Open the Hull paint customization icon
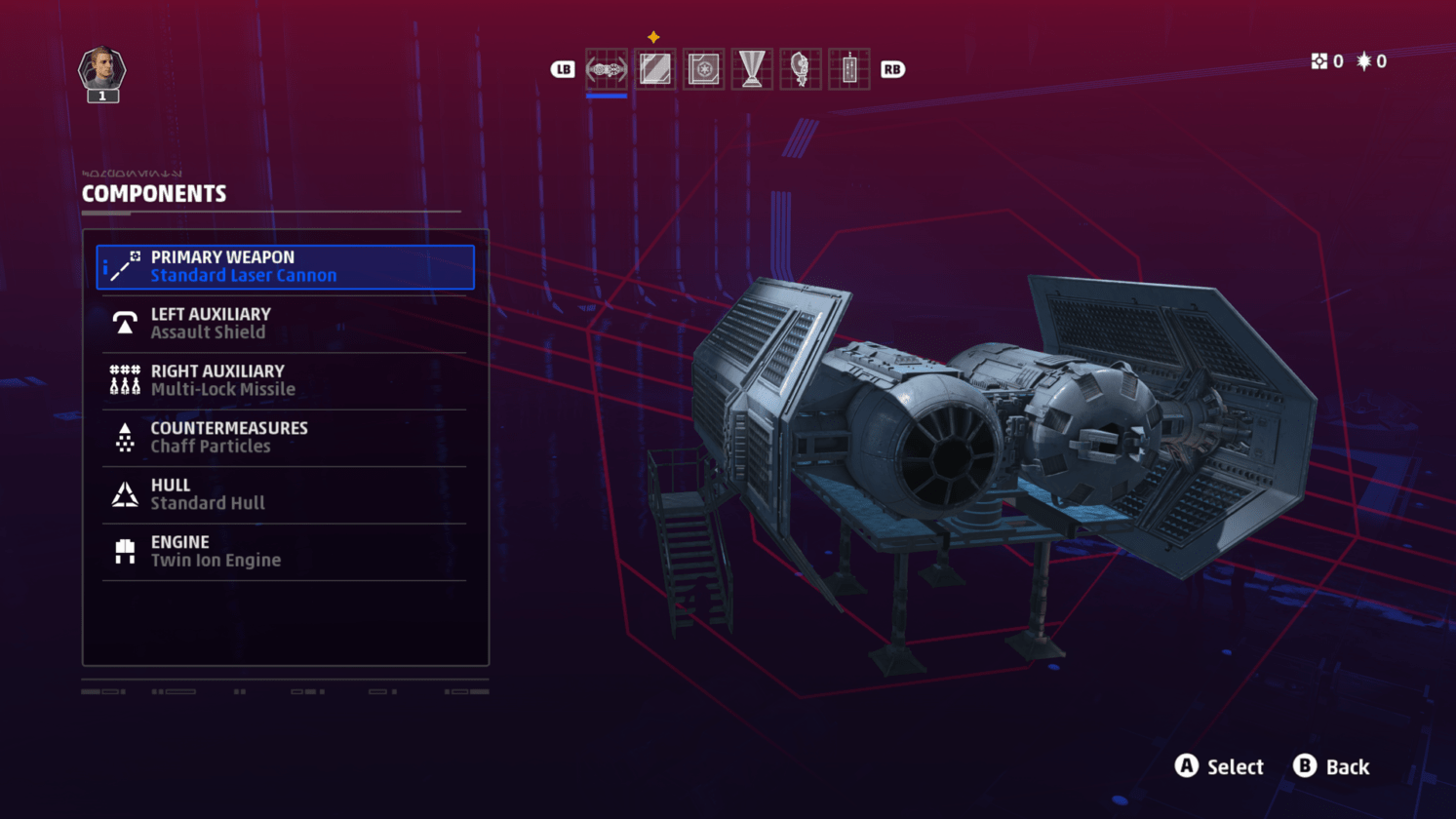This screenshot has height=819, width=1456. tap(654, 69)
